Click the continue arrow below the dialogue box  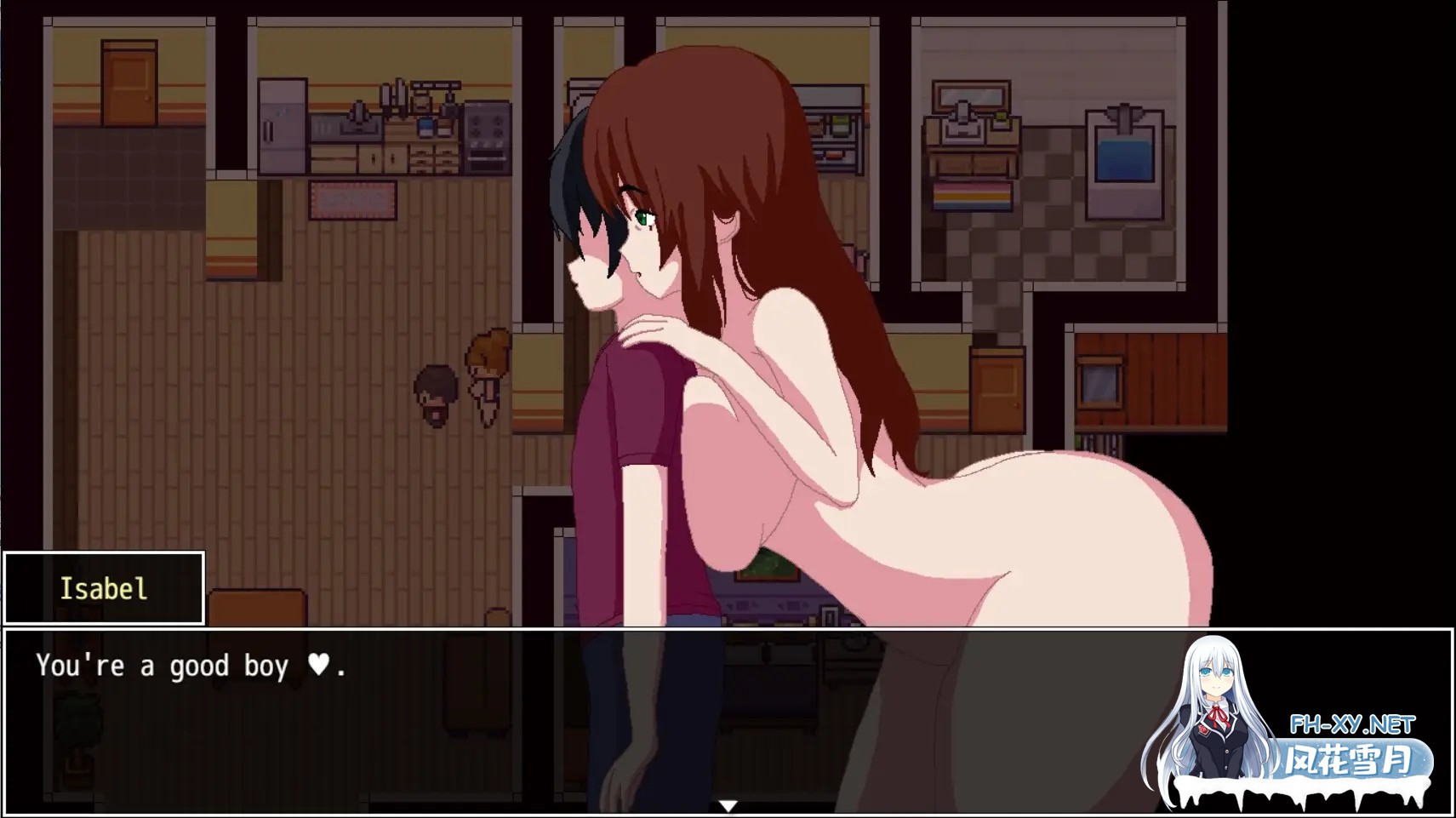click(x=728, y=804)
